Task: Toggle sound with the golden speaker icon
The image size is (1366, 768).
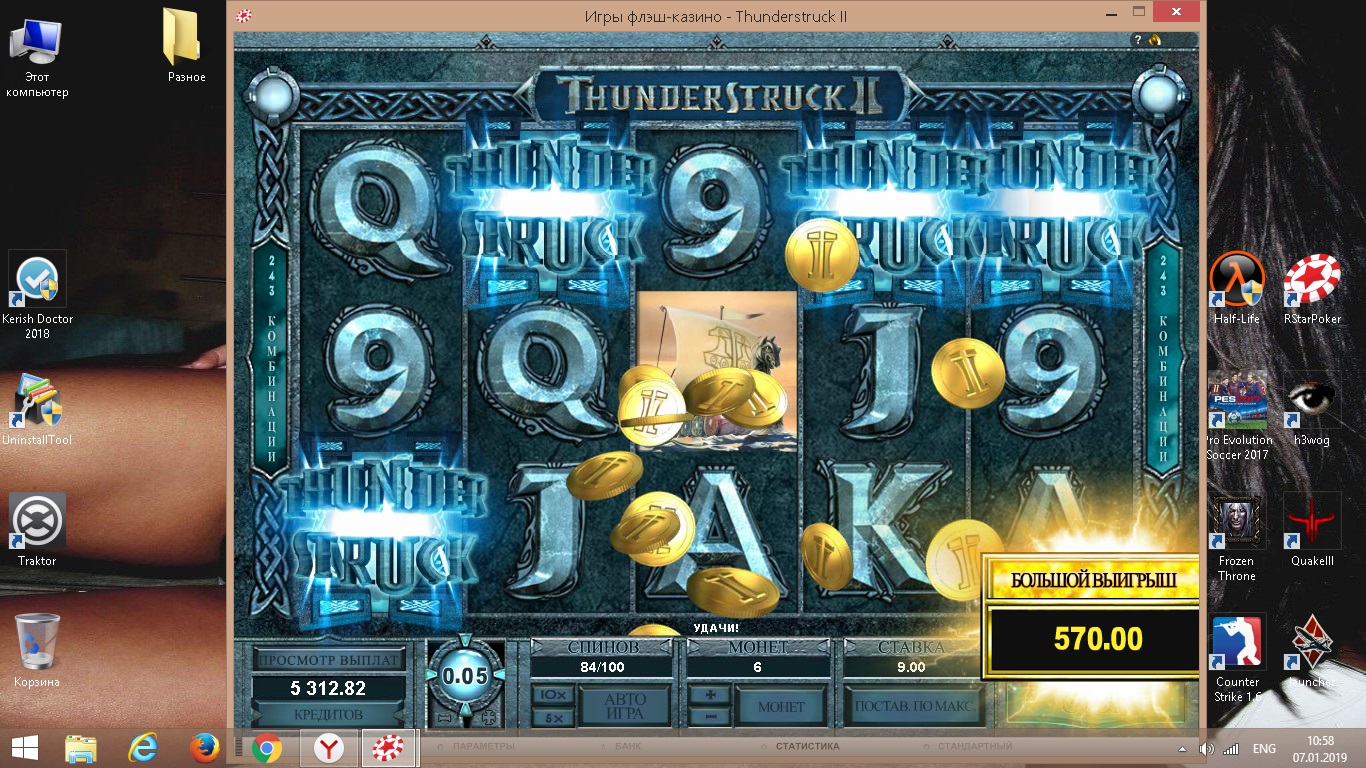Action: pyautogui.click(x=1154, y=40)
